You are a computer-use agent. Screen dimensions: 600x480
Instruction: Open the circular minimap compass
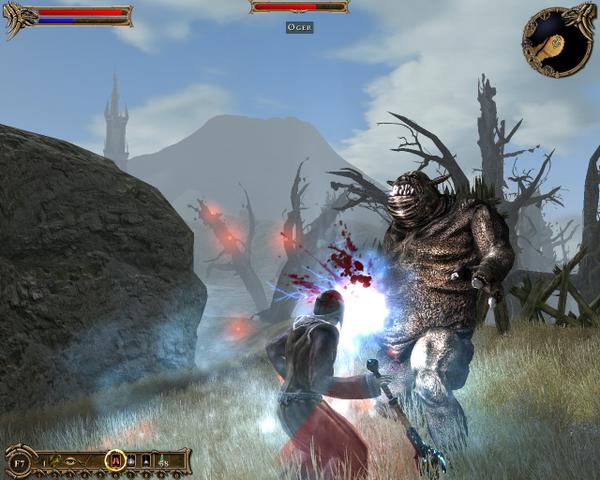(x=557, y=41)
